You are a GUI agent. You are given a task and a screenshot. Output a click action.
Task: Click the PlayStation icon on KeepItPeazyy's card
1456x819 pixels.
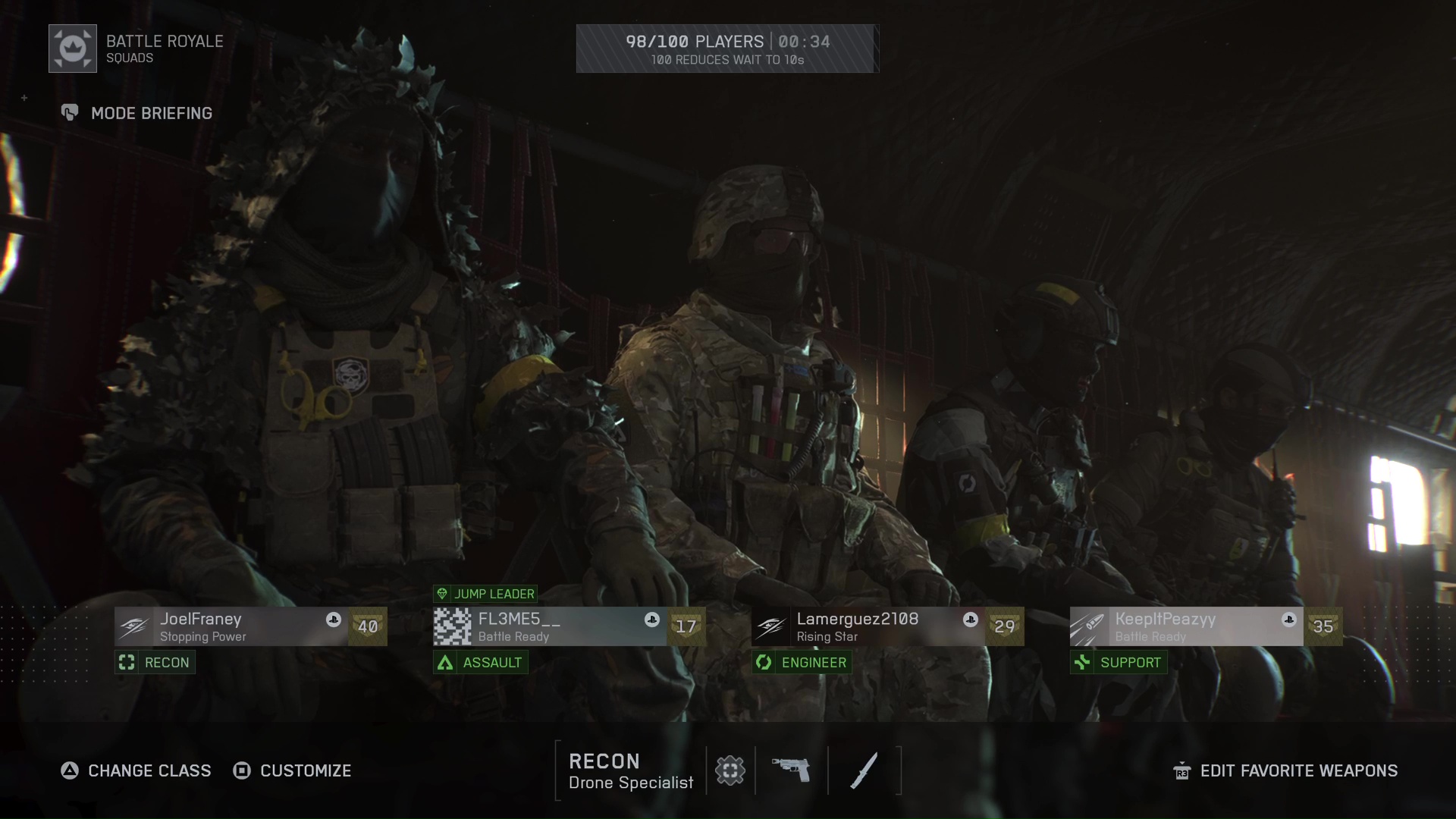[1288, 620]
